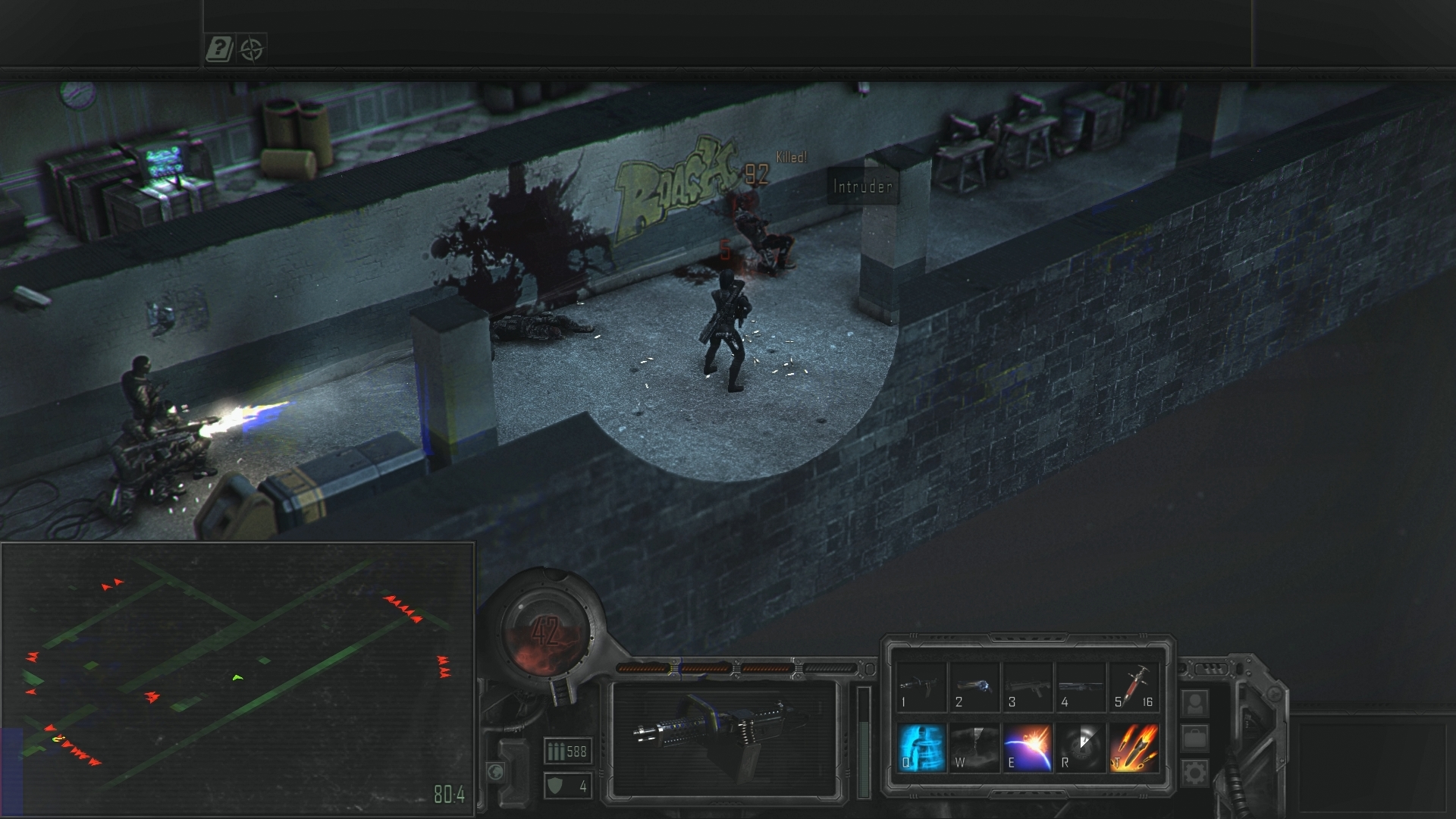Click the small globe button
The width and height of the screenshot is (1456, 819).
[495, 772]
